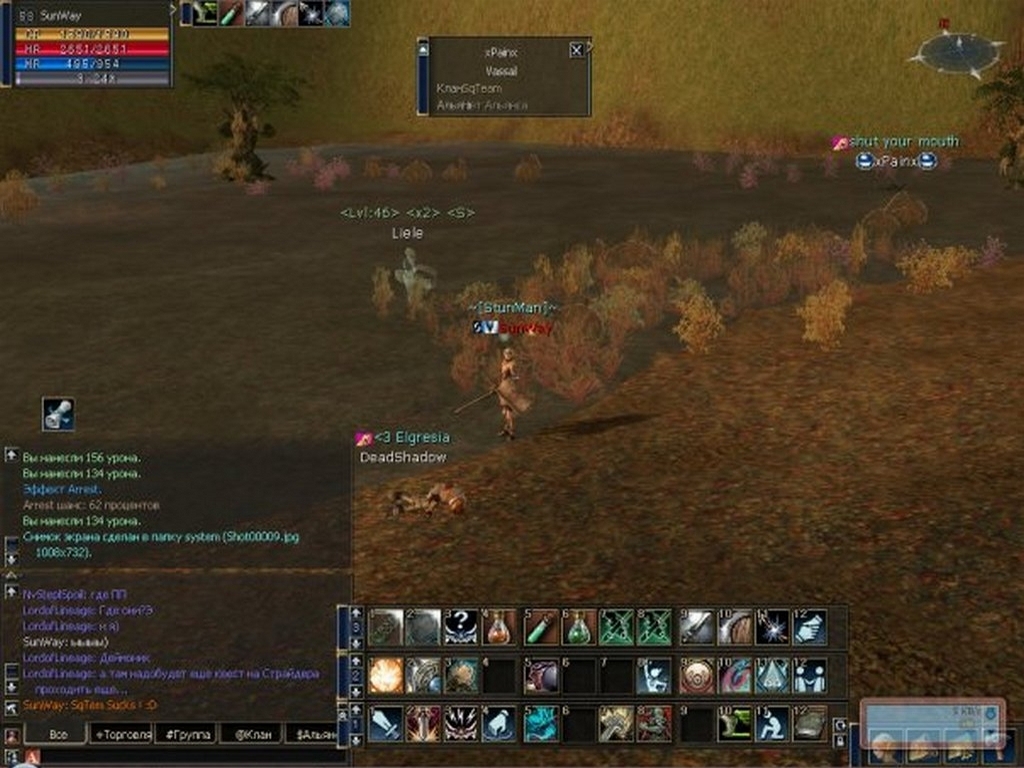Image resolution: width=1024 pixels, height=768 pixels.
Task: Select the #Группа party chat tab
Action: pos(187,735)
